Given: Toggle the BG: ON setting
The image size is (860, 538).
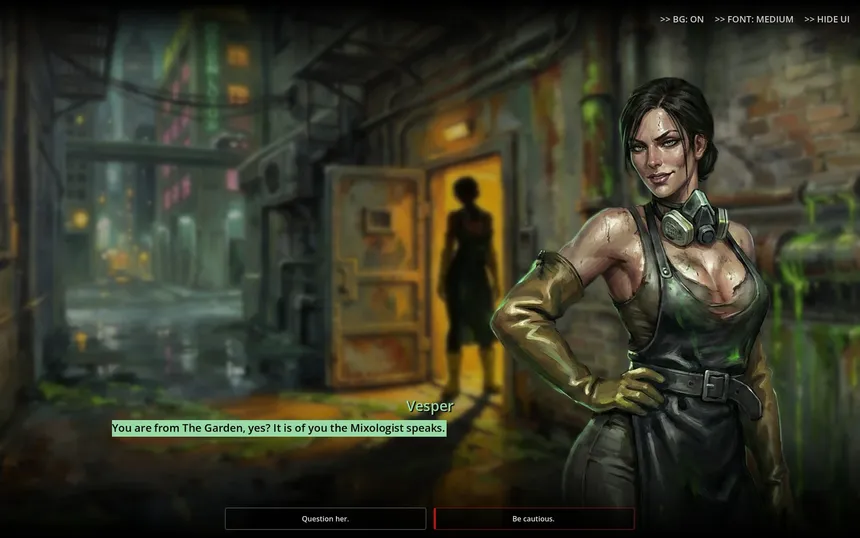Looking at the screenshot, I should click(682, 19).
